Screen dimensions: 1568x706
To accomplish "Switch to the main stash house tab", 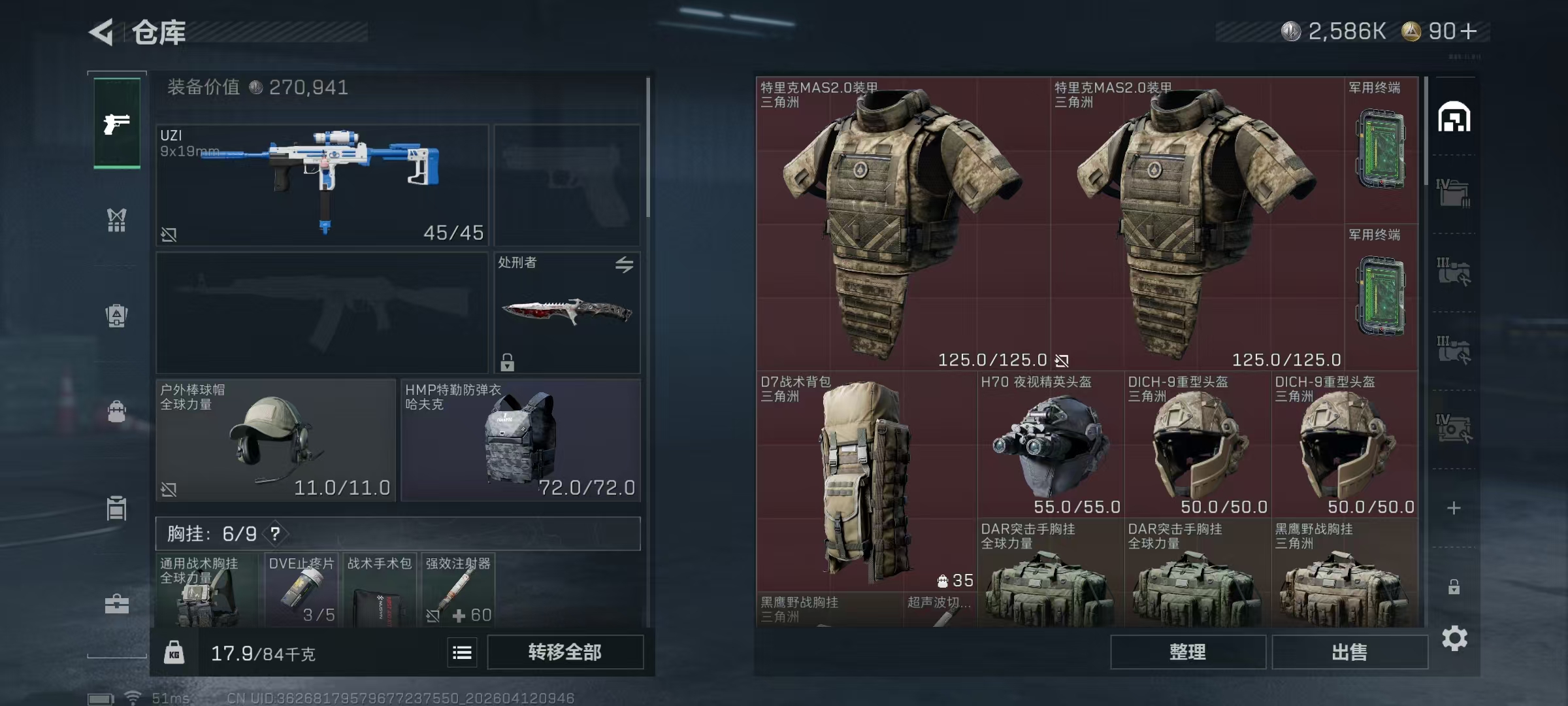I will pyautogui.click(x=1454, y=118).
